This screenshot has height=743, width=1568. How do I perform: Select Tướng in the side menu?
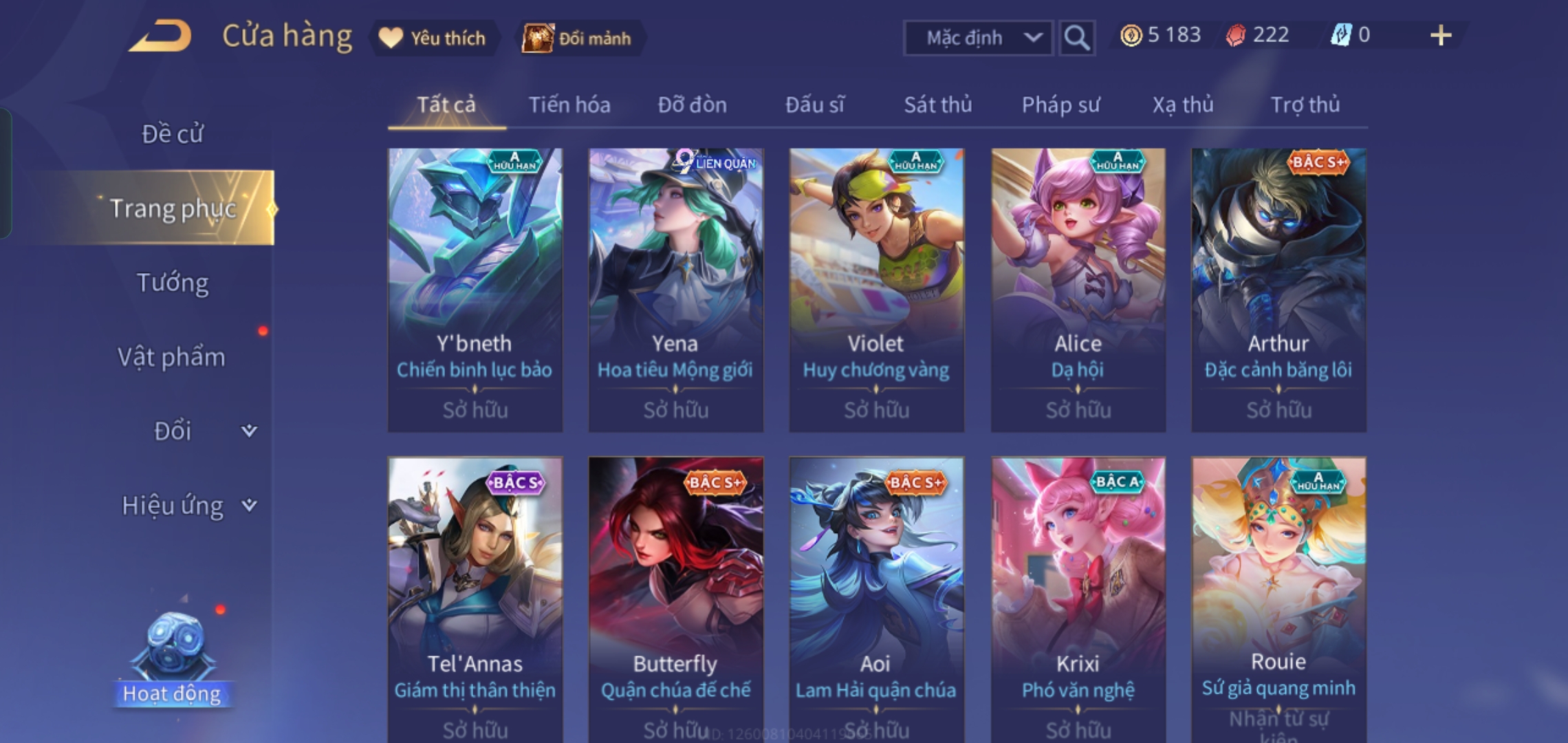(172, 283)
